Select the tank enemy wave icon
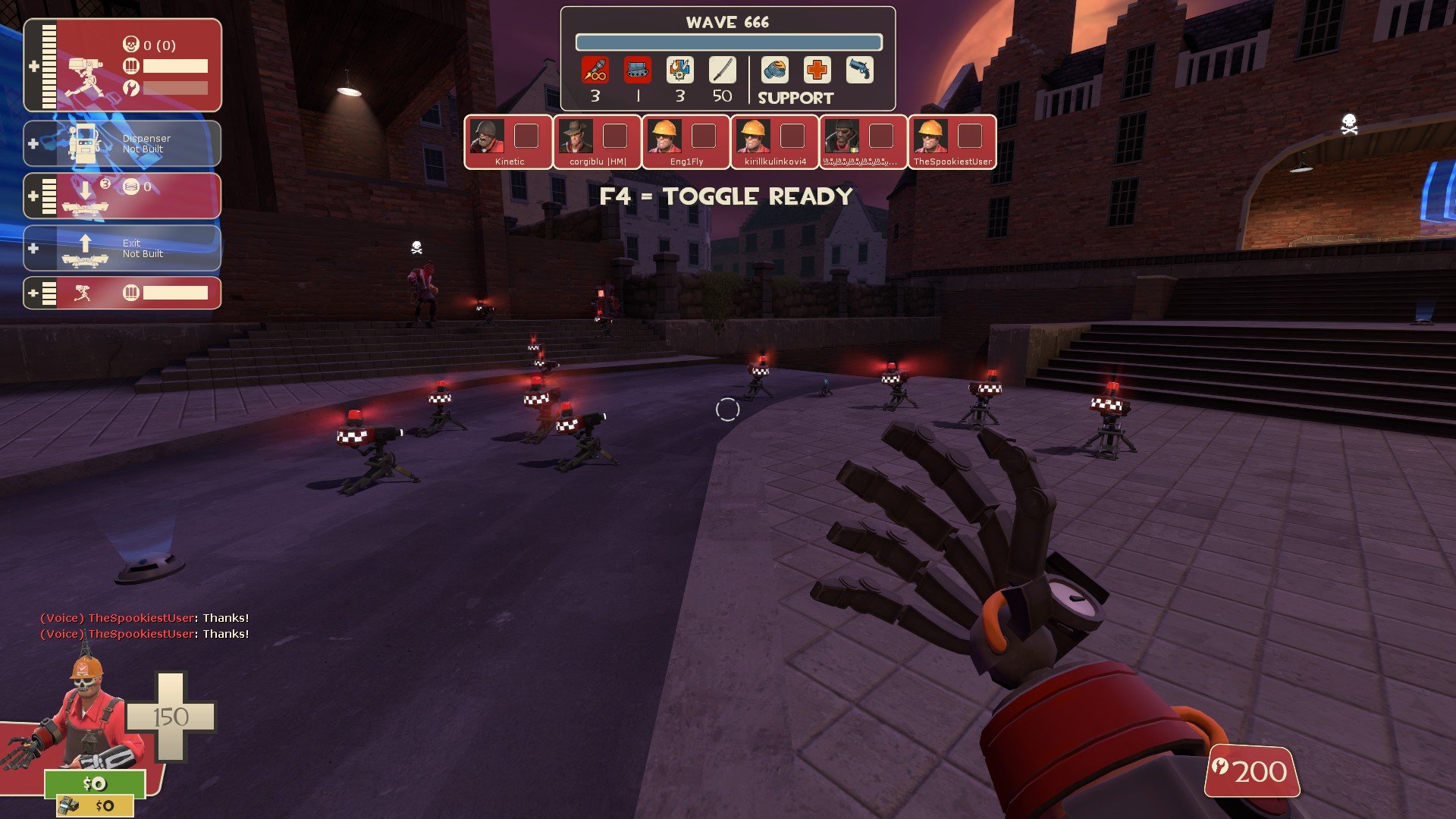 pyautogui.click(x=638, y=71)
